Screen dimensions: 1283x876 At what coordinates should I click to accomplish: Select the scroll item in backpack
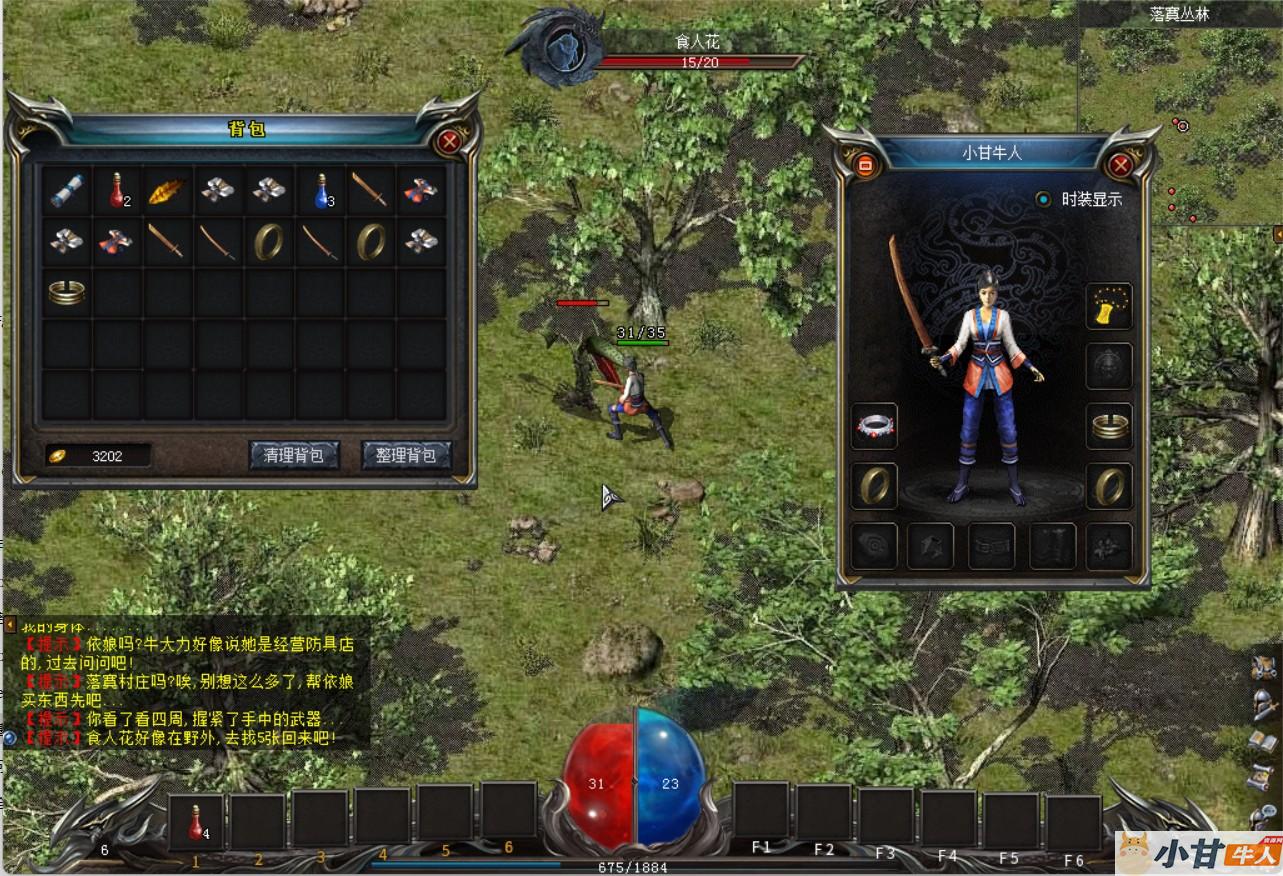coord(67,190)
